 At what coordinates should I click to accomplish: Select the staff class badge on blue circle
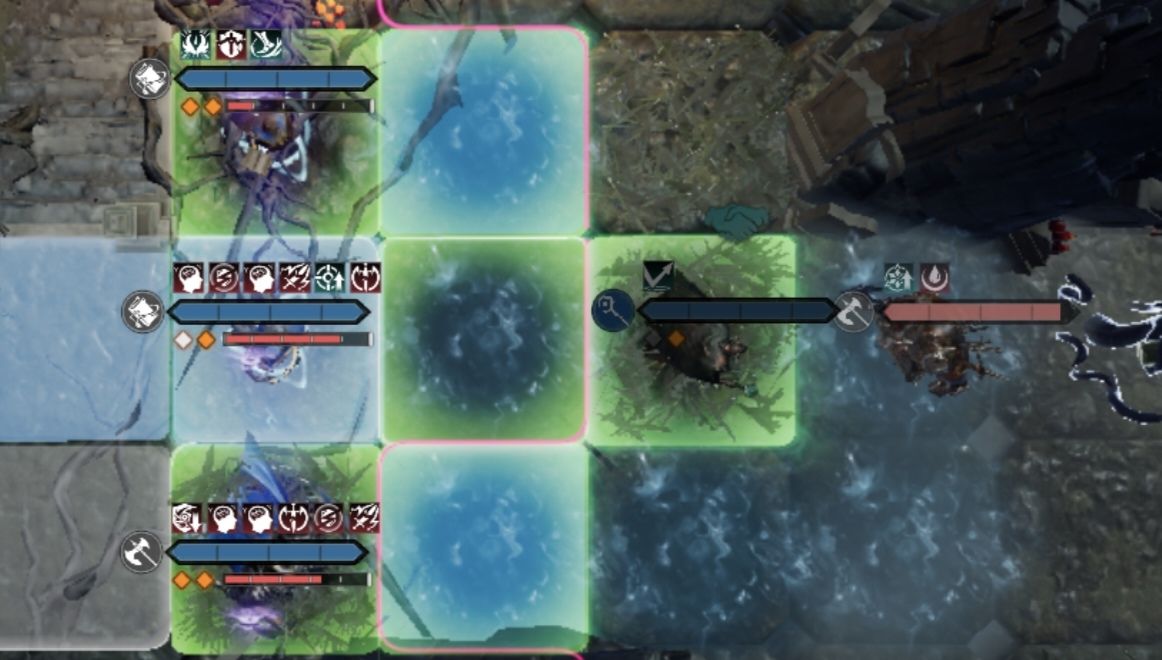click(x=609, y=309)
